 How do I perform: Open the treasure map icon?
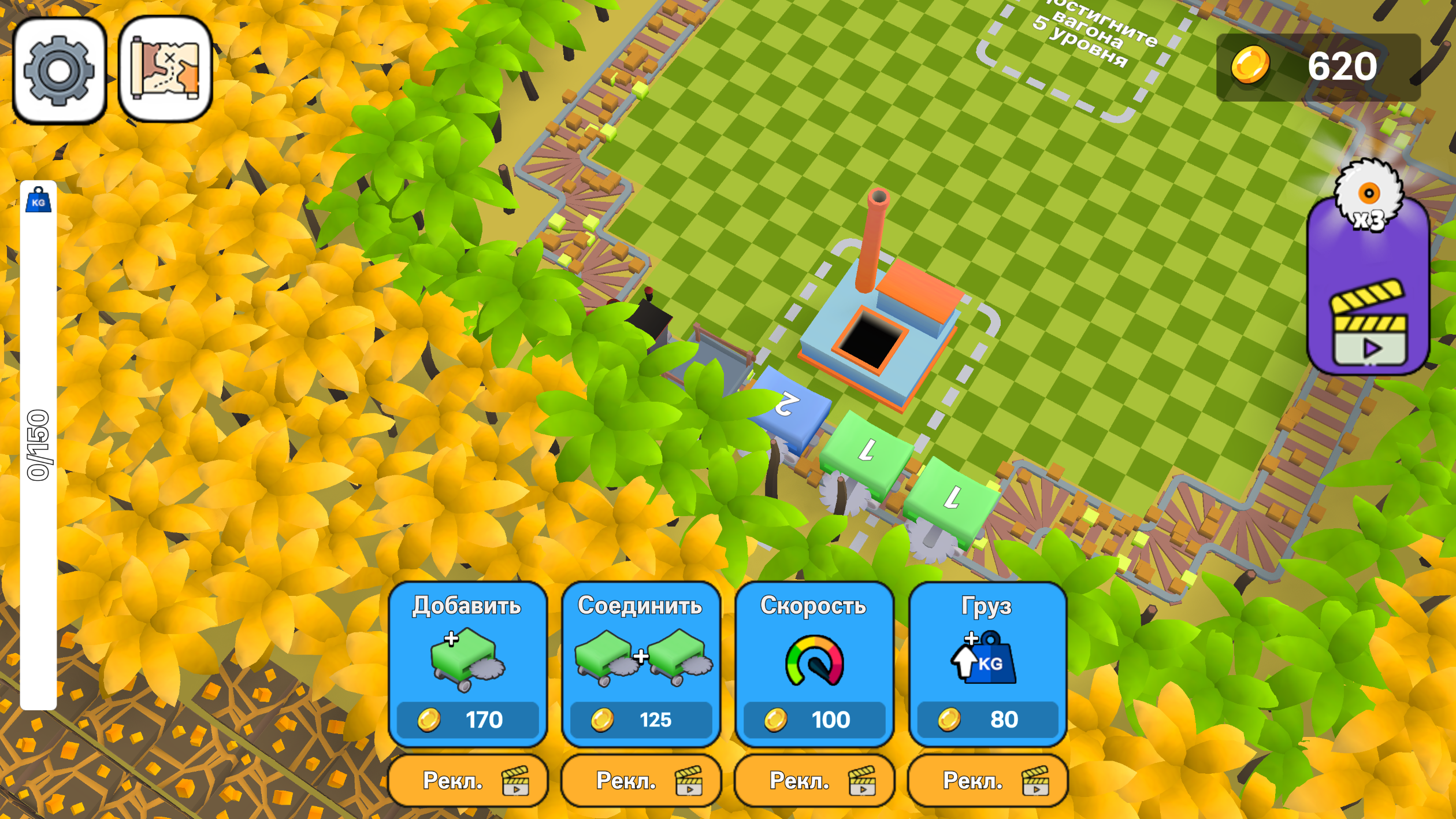pos(164,69)
